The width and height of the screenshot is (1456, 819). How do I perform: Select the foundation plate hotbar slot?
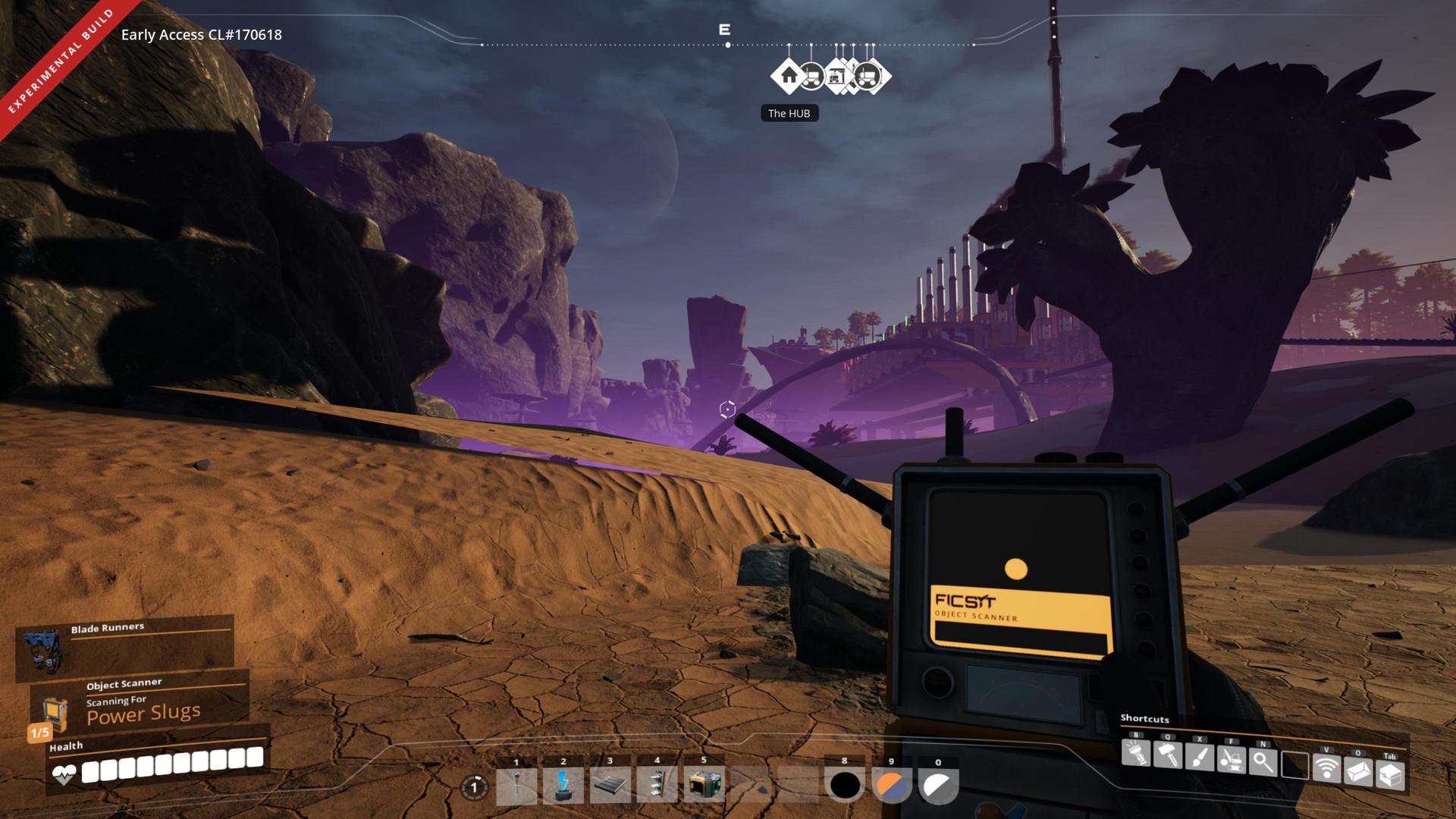[610, 785]
